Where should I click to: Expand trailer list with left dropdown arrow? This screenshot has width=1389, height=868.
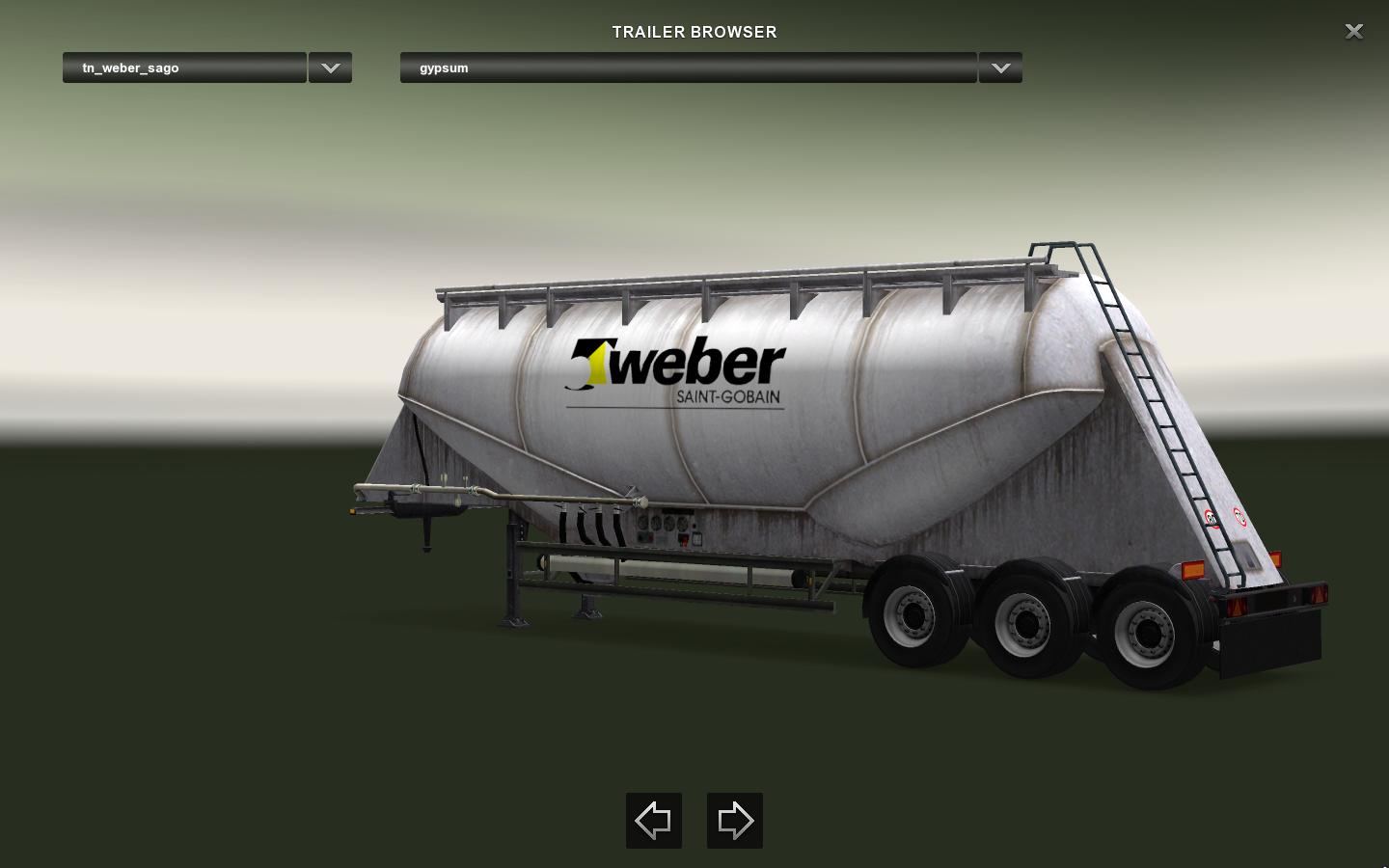[x=330, y=68]
